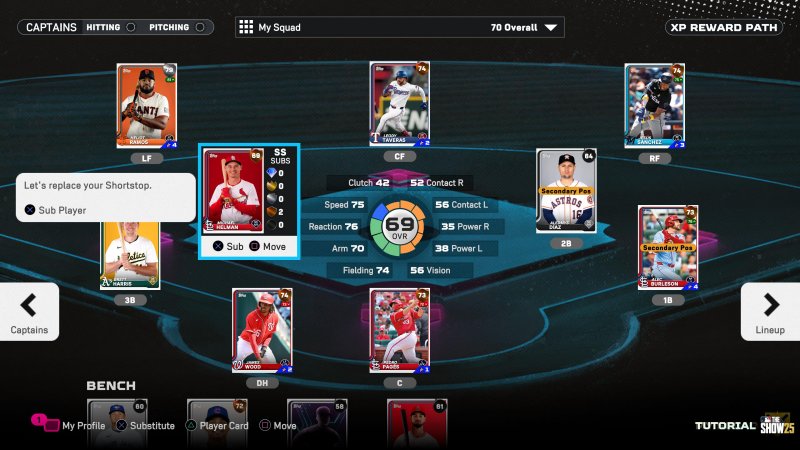Open the My Squad dropdown
Screen dimensions: 800x450
click(x=399, y=27)
